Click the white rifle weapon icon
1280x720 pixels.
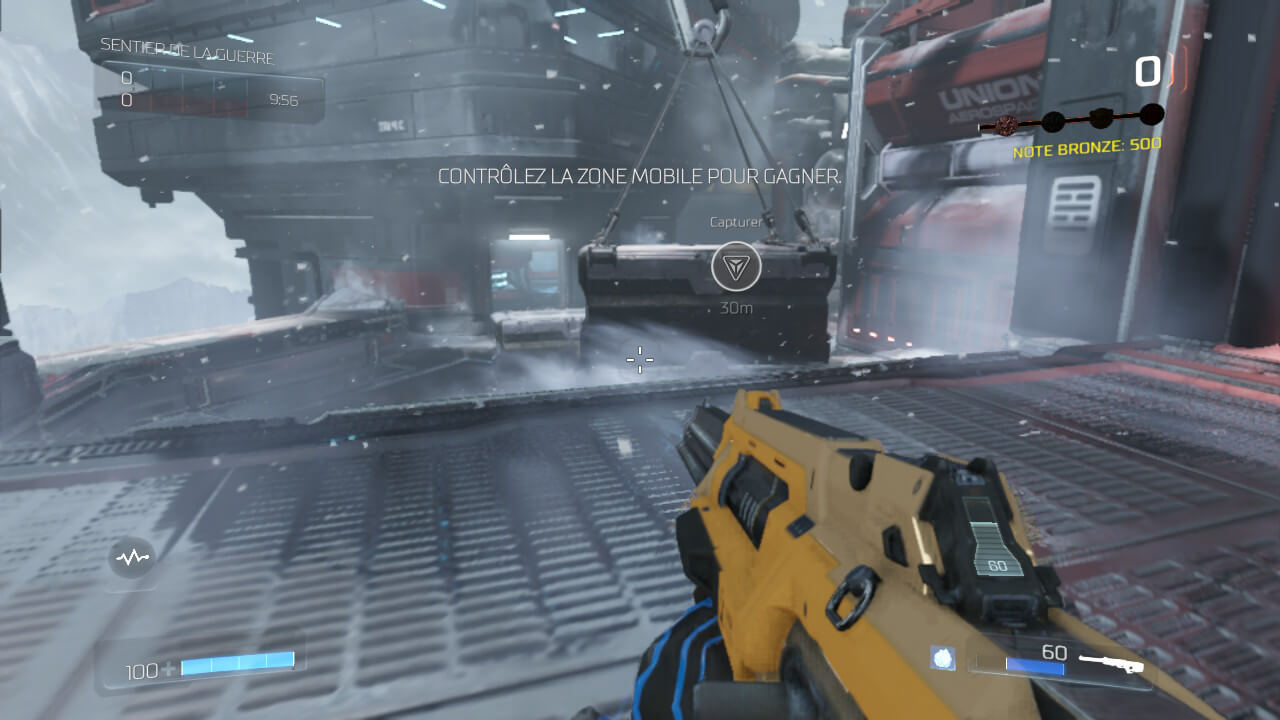(1110, 662)
